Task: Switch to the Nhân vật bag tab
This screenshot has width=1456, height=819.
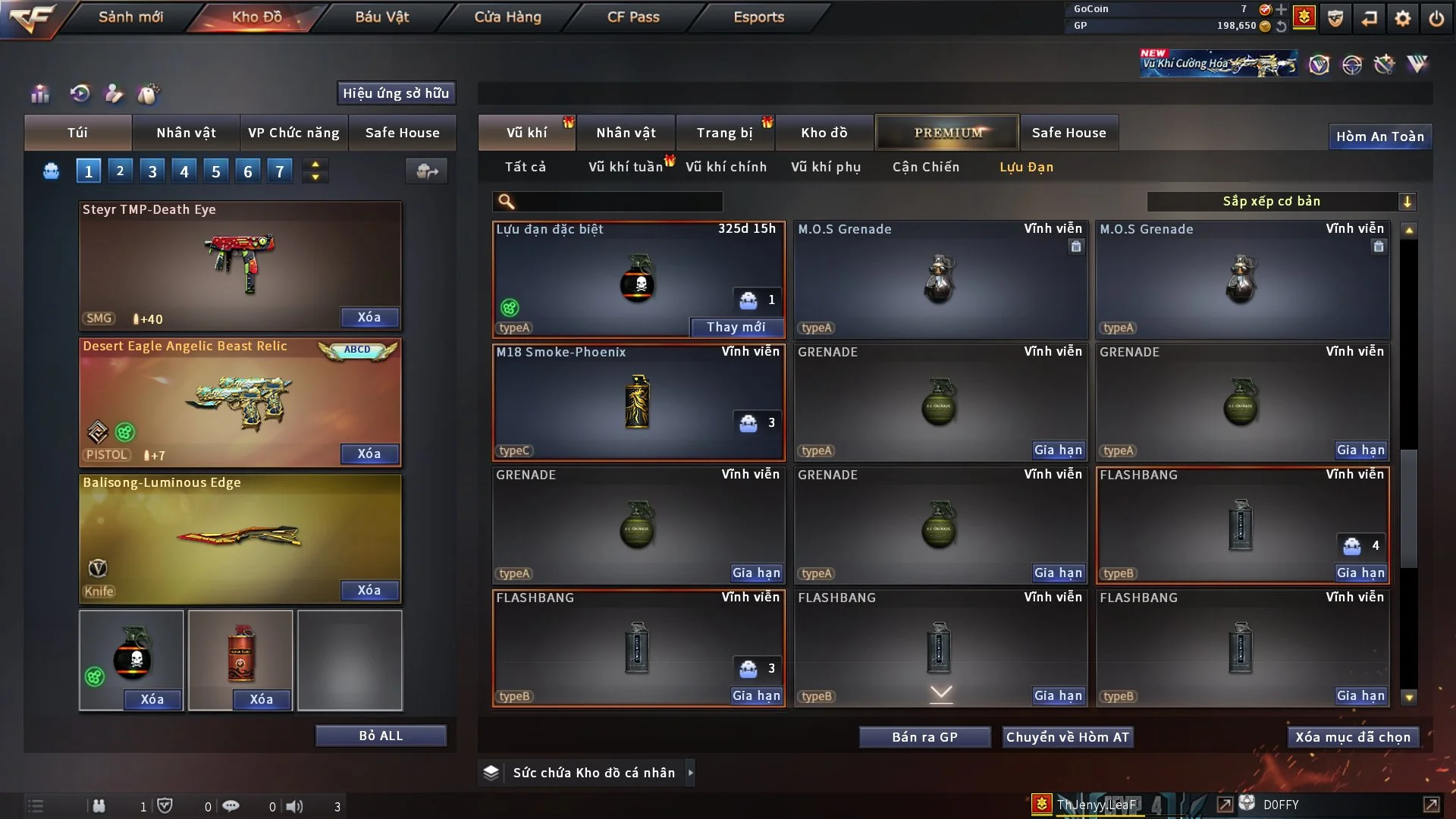Action: 186,133
